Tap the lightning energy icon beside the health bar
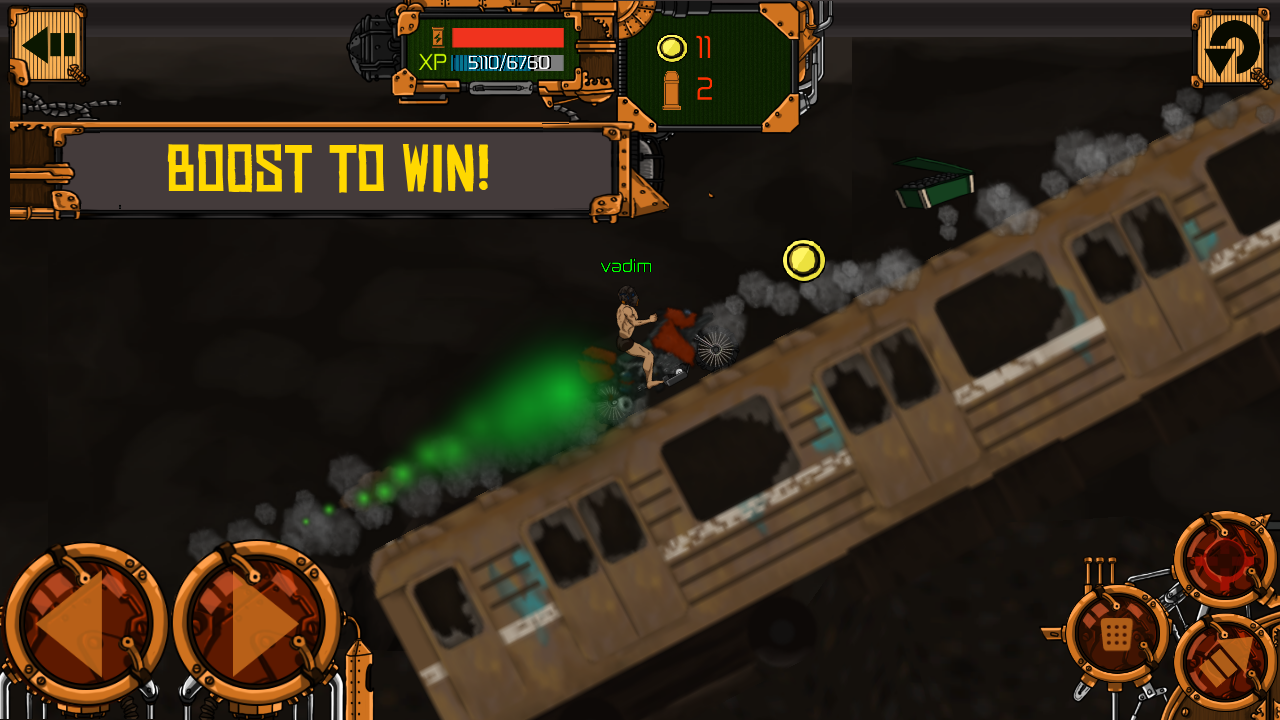The width and height of the screenshot is (1280, 720). (x=437, y=37)
